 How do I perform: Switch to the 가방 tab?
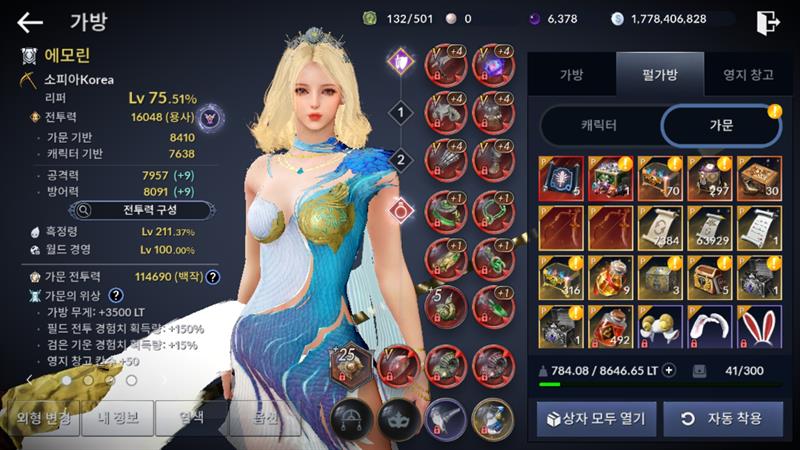(571, 74)
